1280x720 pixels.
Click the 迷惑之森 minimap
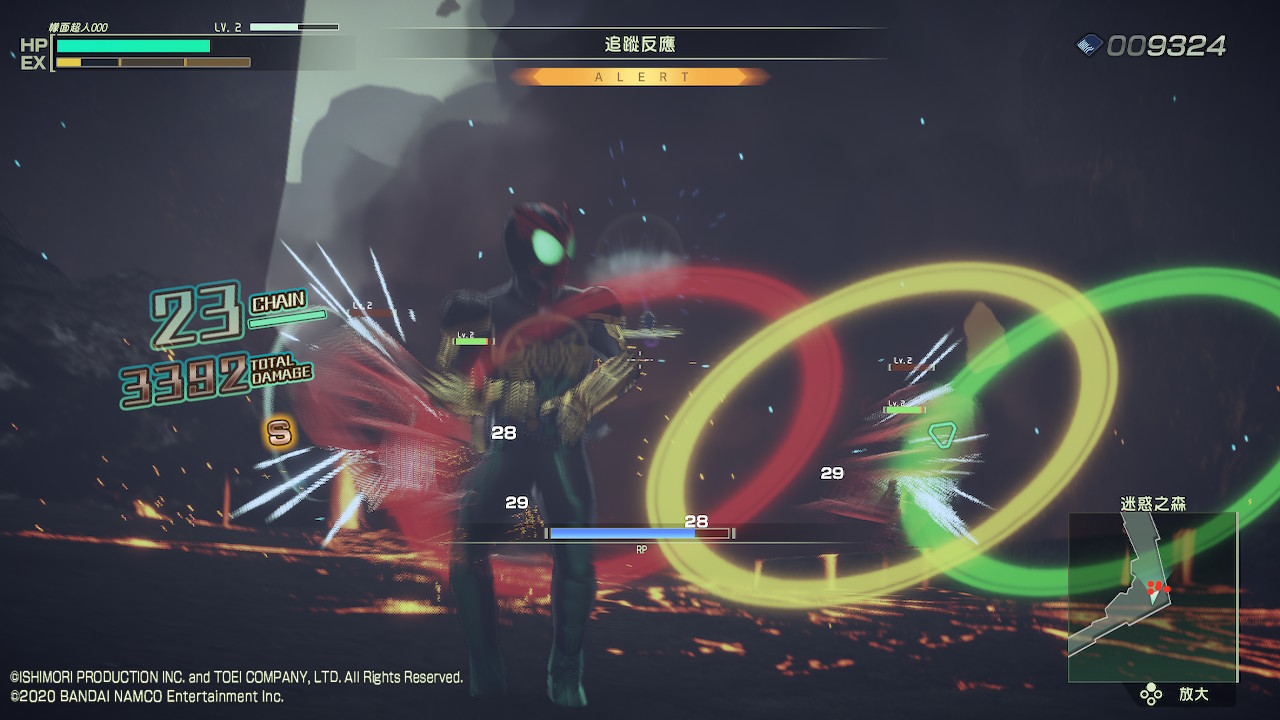coord(1152,597)
